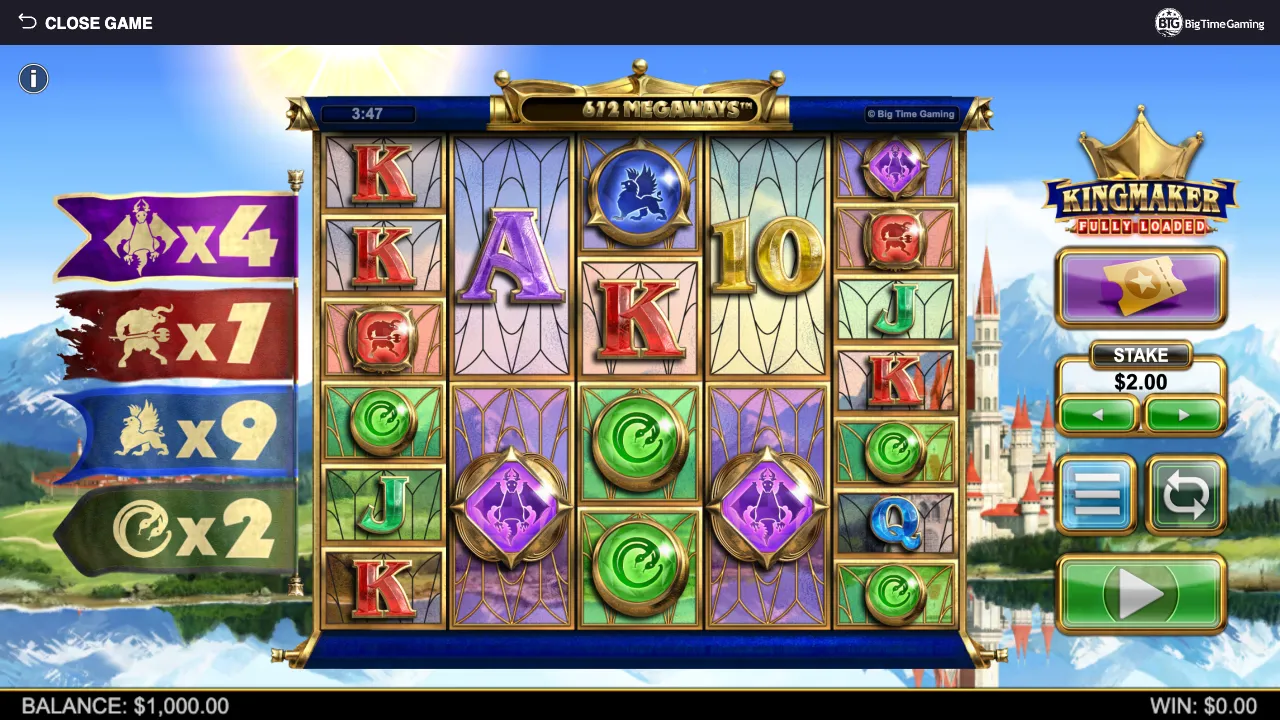The image size is (1280, 720).
Task: Open the STAKE $2.00 display
Action: [x=1141, y=370]
